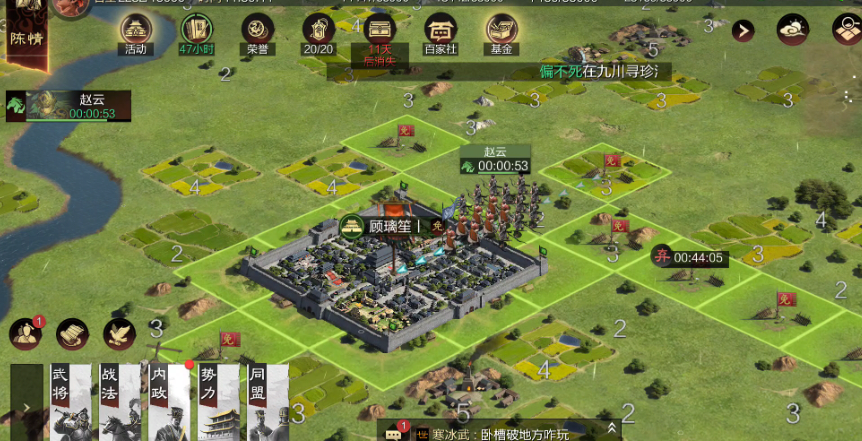Screen dimensions: 862x441
Task: Expand the chat bar with the double-arrow
Action: coord(612,432)
